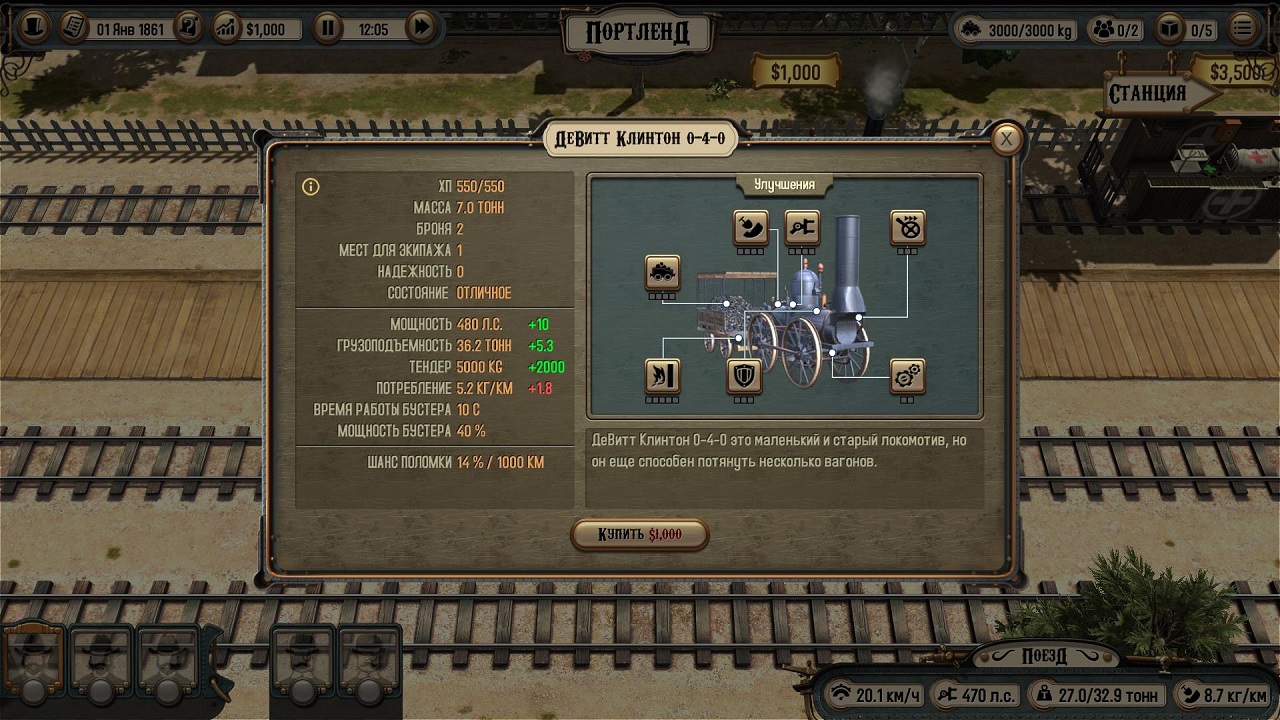Screen dimensions: 1280x720
Task: Click the info icon beside stats
Action: tap(311, 187)
